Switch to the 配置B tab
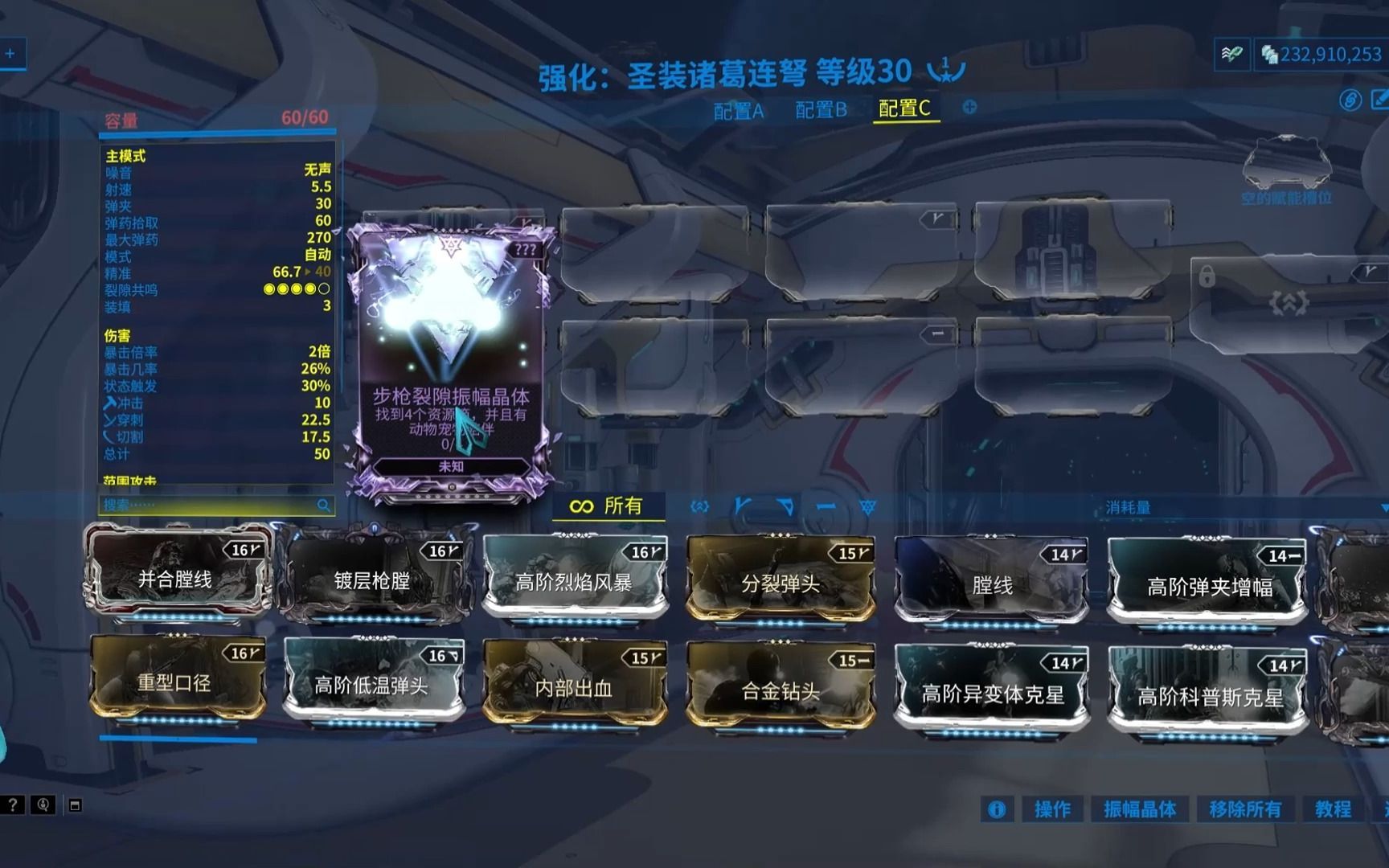 tap(820, 112)
